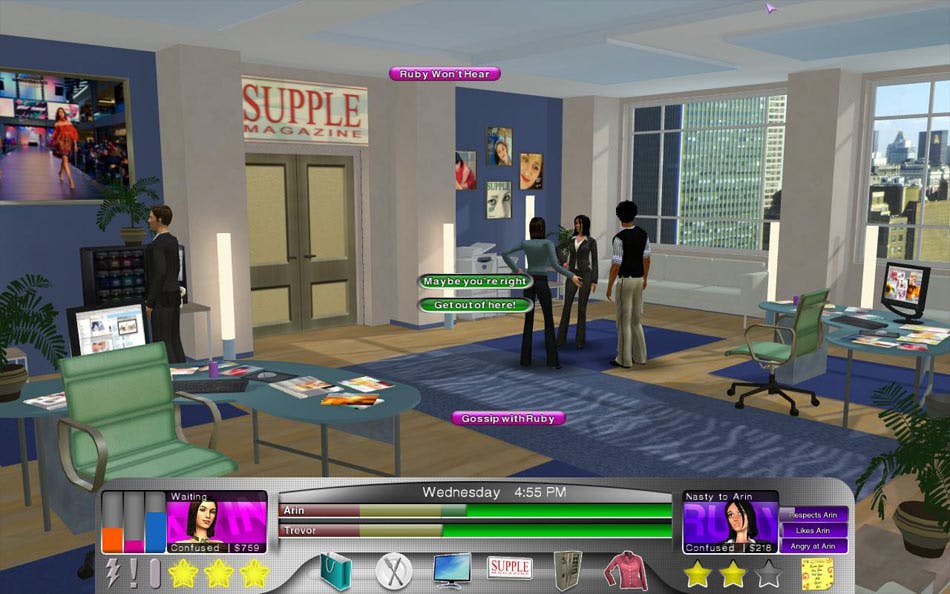Open the Supple magazine icon
Viewport: 950px width, 594px height.
(509, 568)
